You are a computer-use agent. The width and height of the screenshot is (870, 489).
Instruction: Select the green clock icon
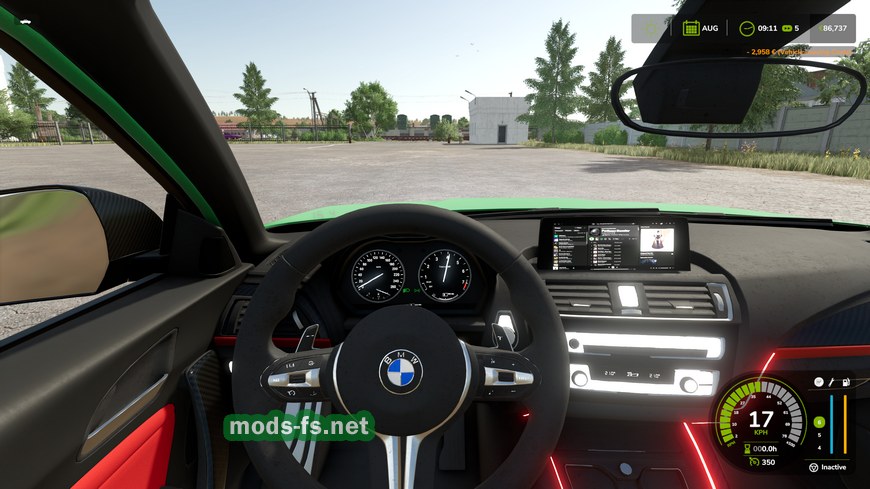coord(747,28)
